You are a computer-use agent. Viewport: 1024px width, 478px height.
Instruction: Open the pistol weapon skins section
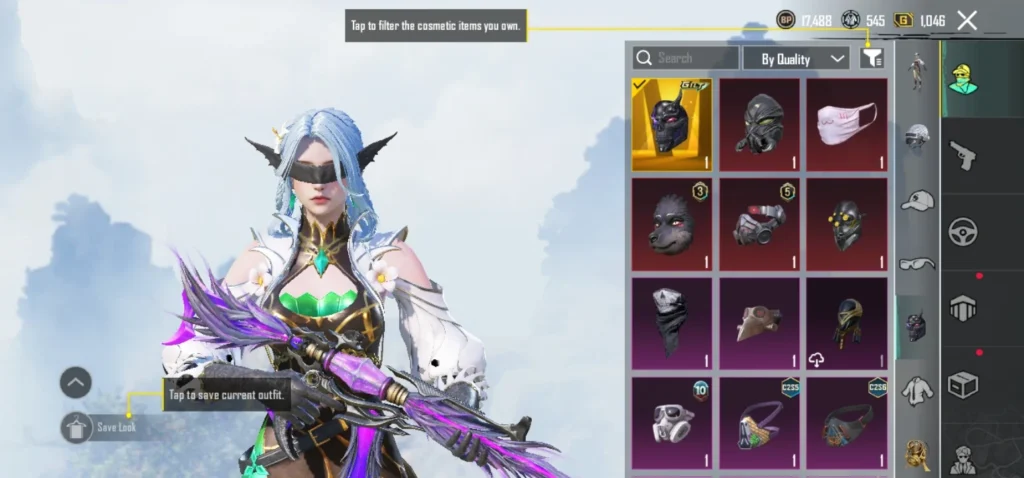[963, 155]
